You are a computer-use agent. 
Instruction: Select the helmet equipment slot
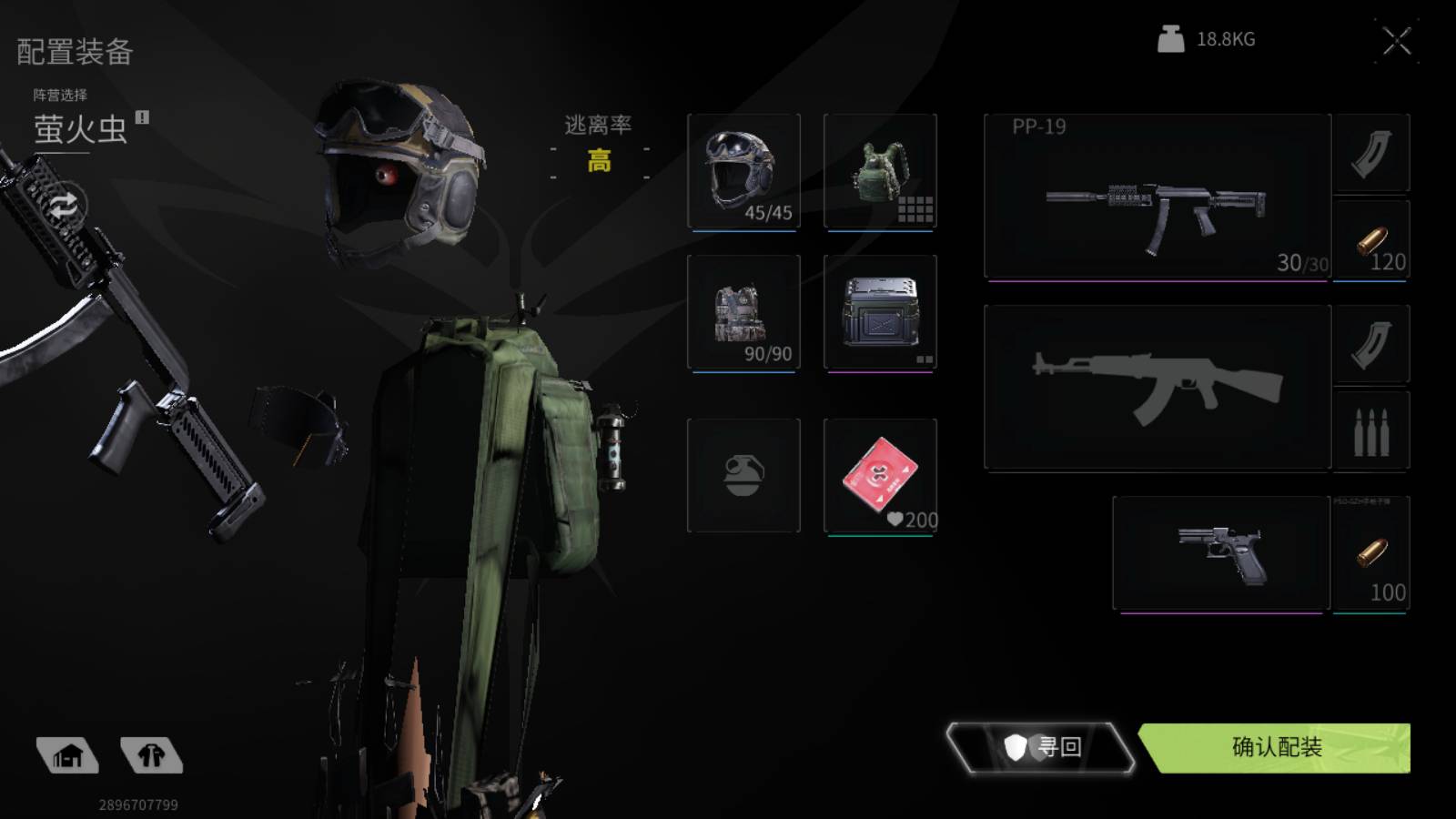coord(743,170)
